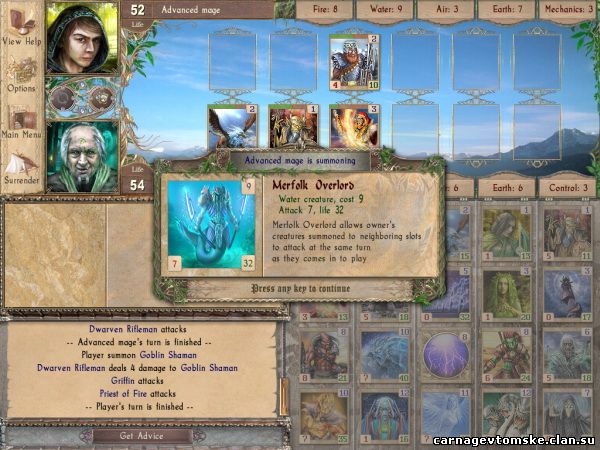The image size is (600, 450).
Task: Pick the dark tower card in Control column
Action: click(x=567, y=293)
